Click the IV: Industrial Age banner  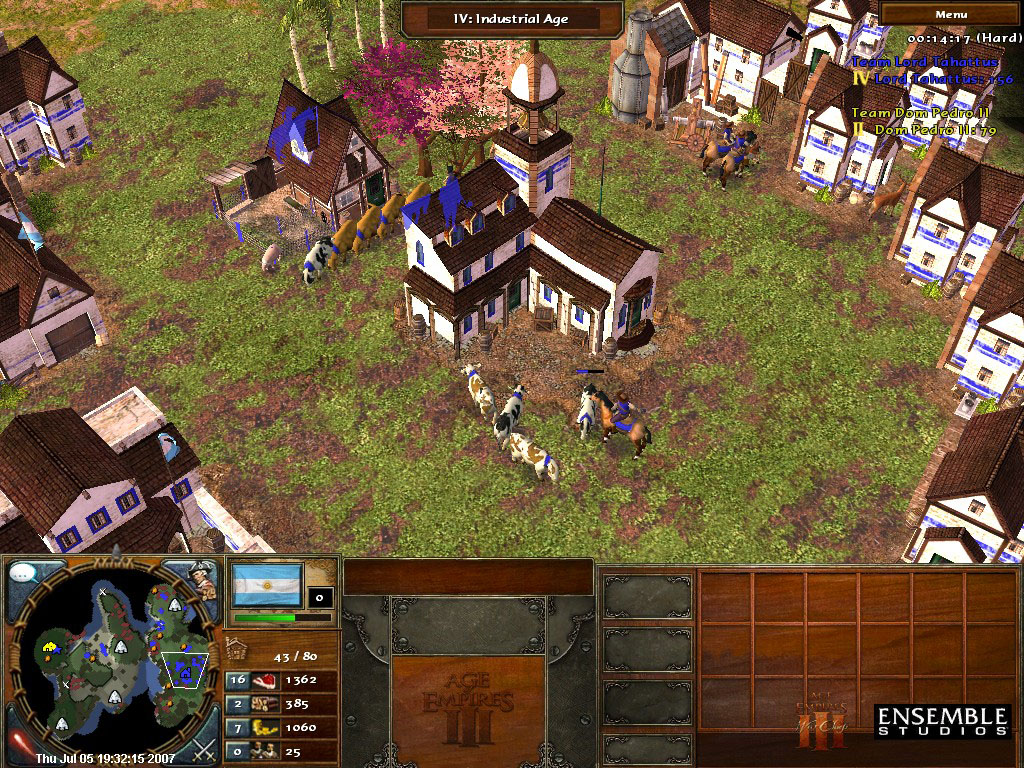coord(512,17)
